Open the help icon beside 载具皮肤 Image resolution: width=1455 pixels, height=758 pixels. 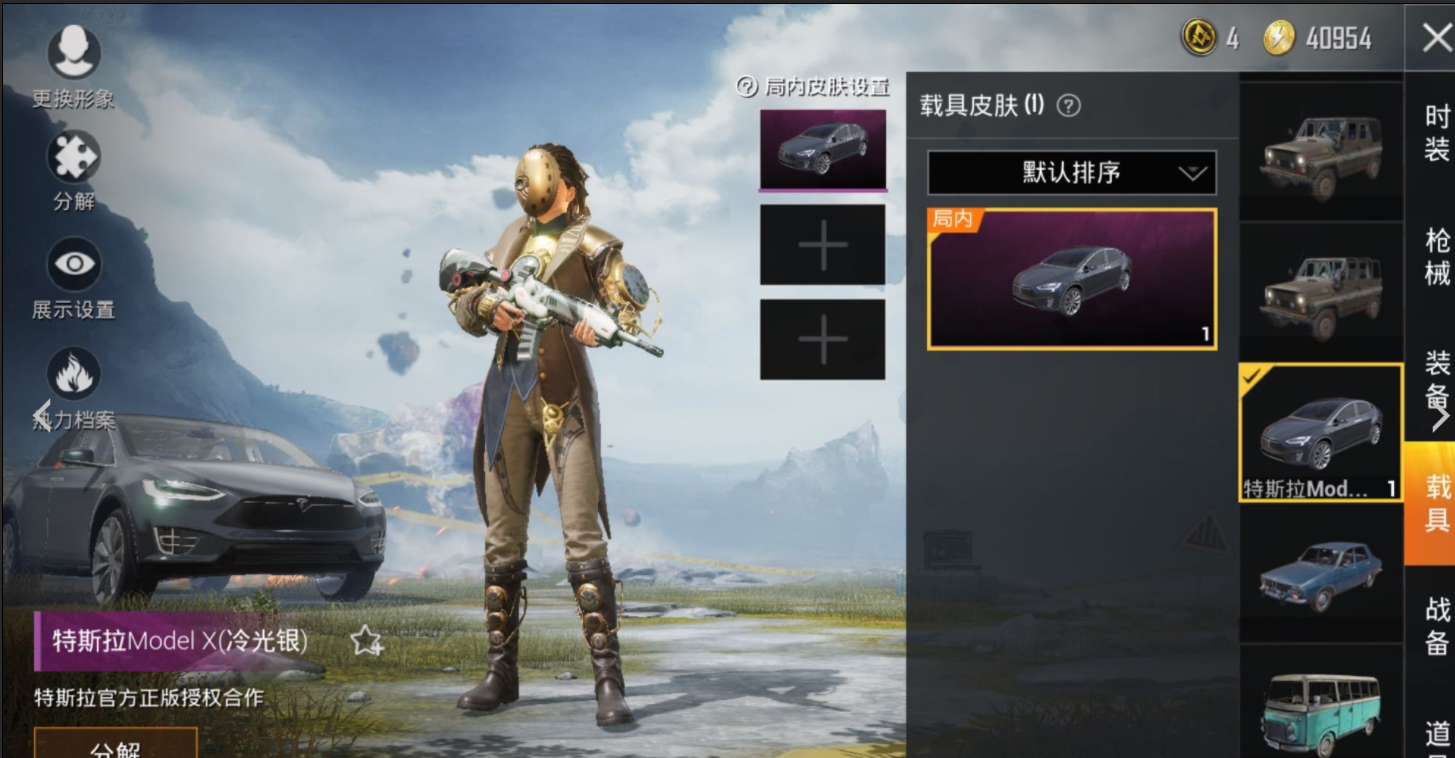(1069, 105)
